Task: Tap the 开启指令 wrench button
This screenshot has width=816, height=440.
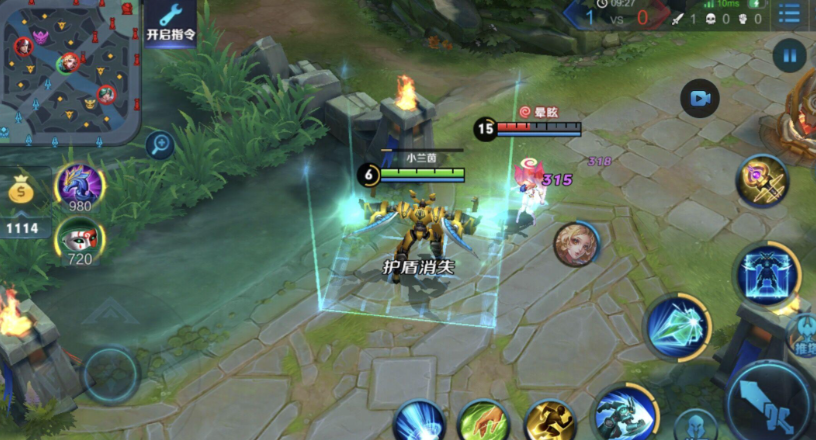Action: click(x=171, y=21)
